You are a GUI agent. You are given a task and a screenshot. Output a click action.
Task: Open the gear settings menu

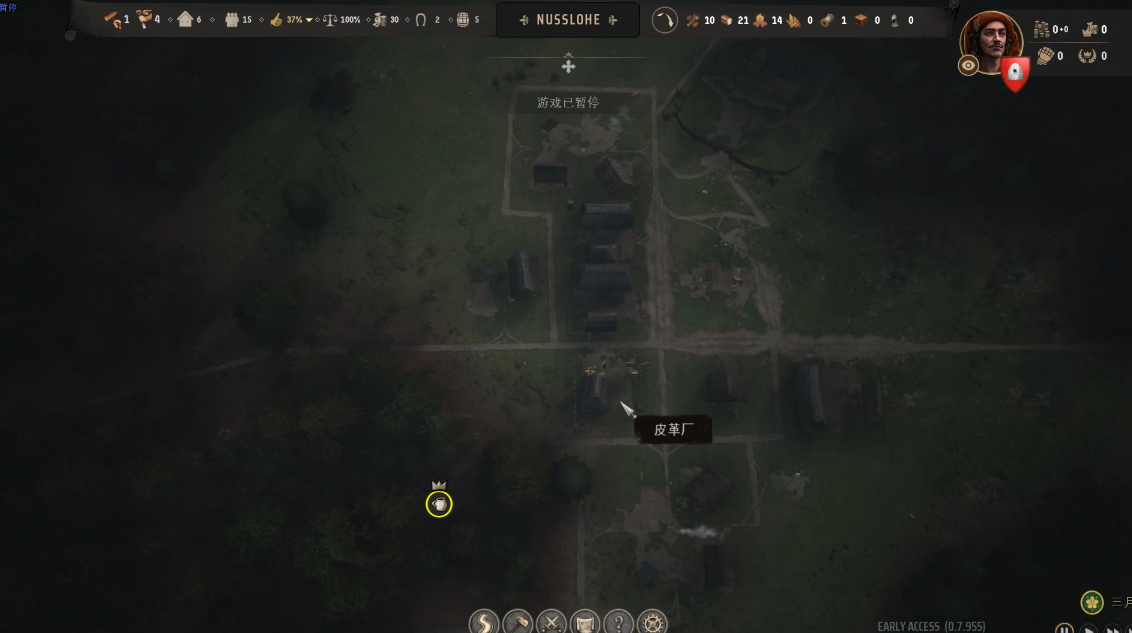tap(652, 623)
